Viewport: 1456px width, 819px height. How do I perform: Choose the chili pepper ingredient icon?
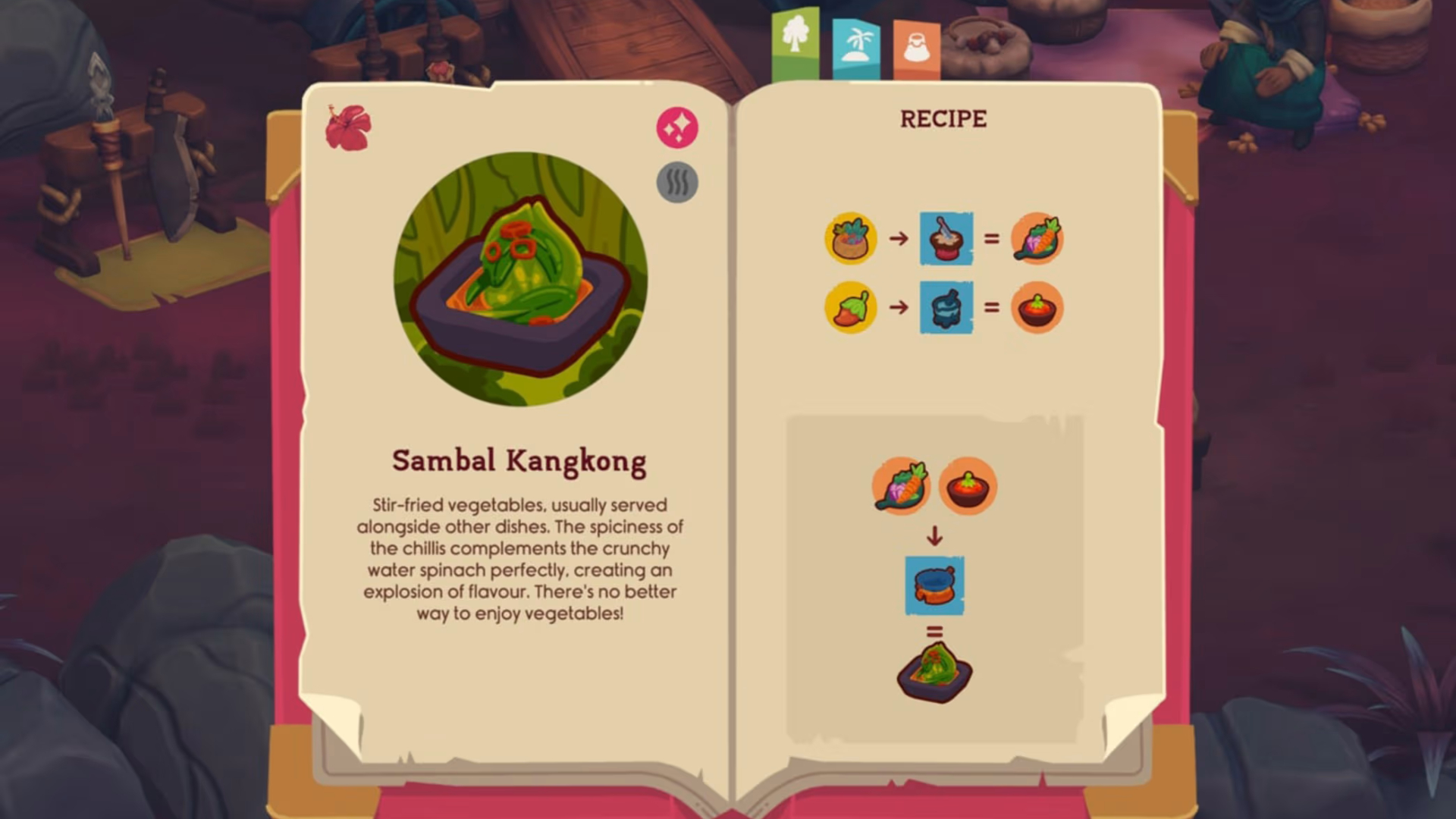point(851,308)
